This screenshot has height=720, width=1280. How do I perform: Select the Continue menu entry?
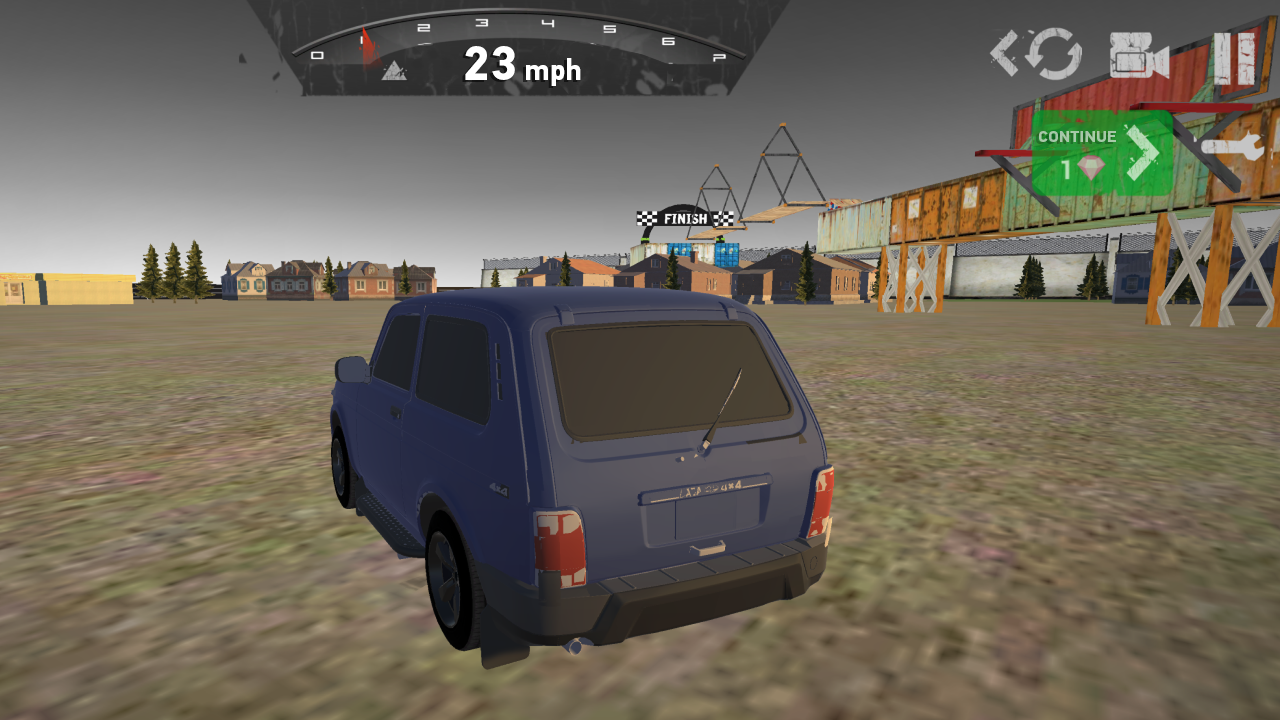click(1075, 136)
